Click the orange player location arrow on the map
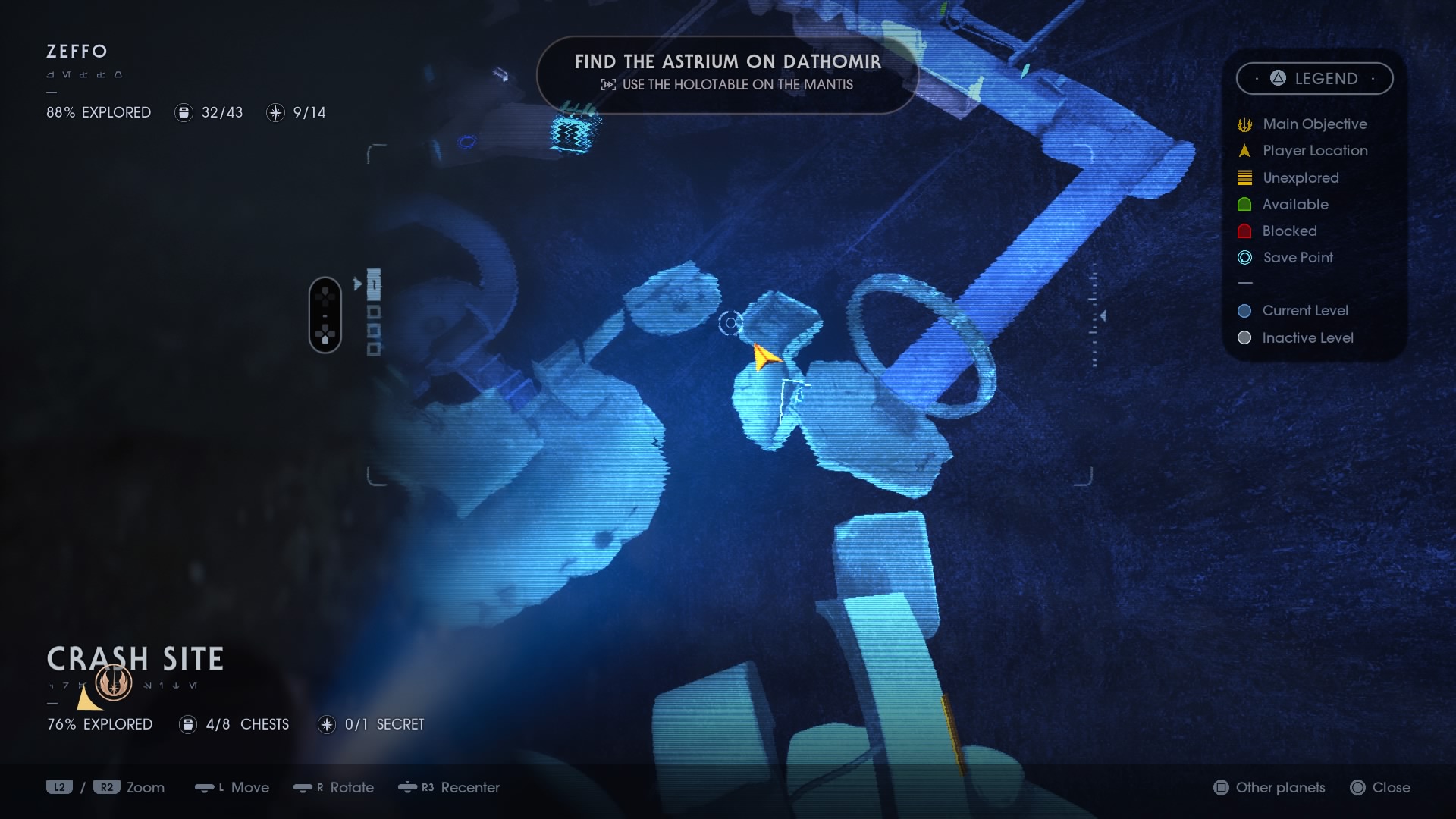This screenshot has width=1456, height=819. point(764,356)
